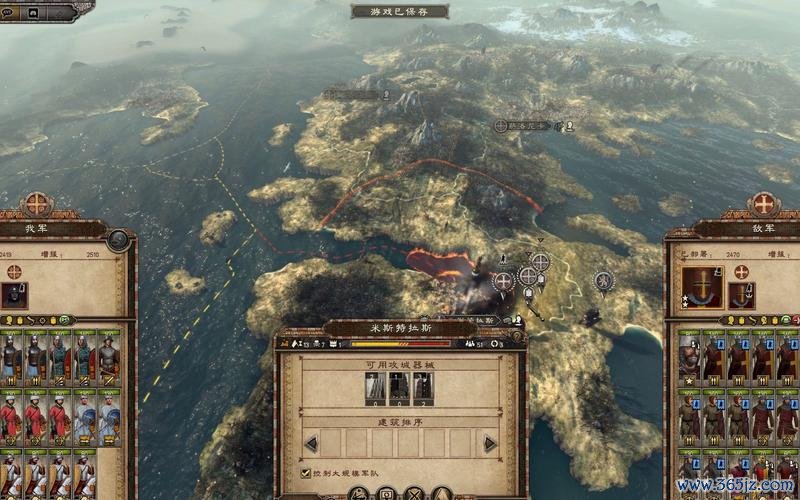This screenshot has width=800, height=500.
Task: Show previous items in the construction queue
Action: coord(311,443)
